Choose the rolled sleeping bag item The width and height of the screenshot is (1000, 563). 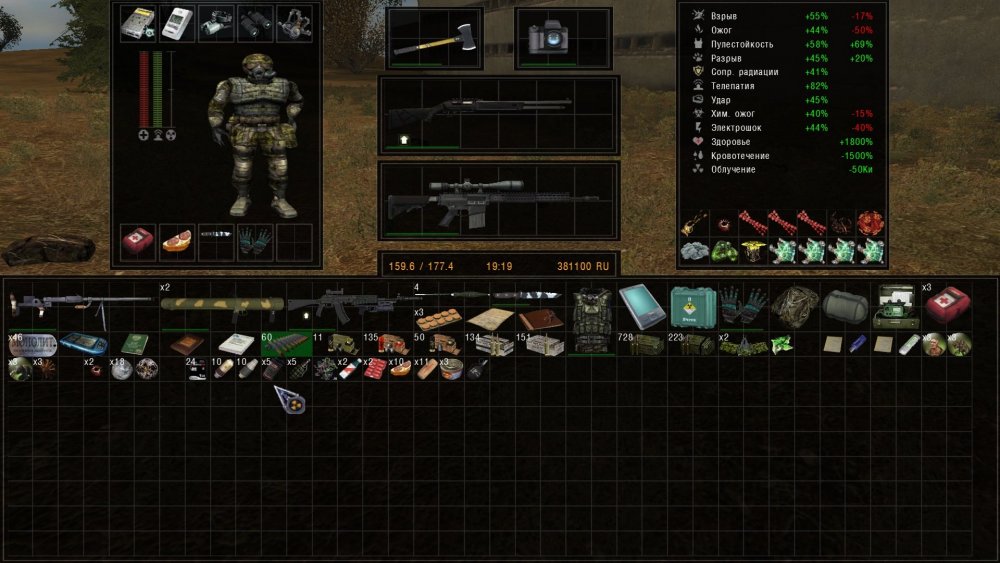846,304
